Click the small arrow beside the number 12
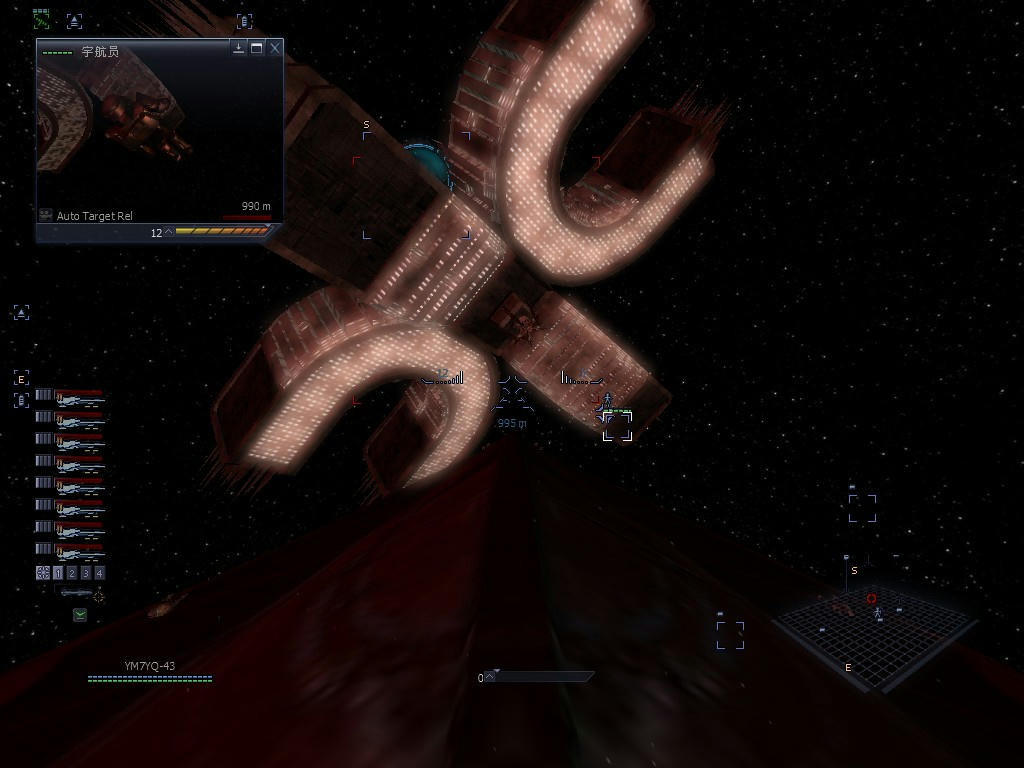The height and width of the screenshot is (768, 1024). tap(169, 233)
